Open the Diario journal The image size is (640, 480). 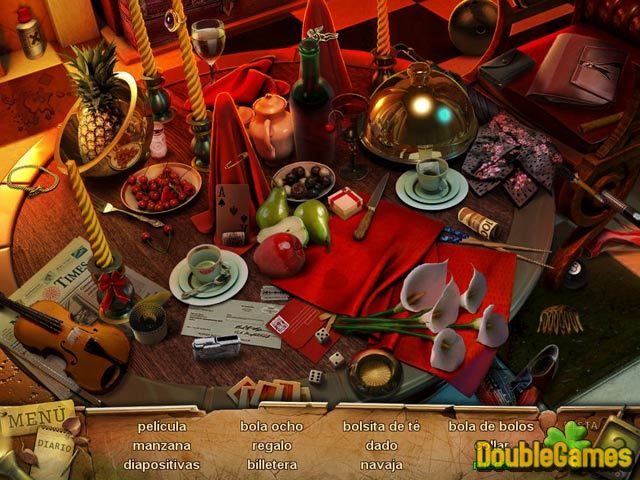click(x=50, y=440)
